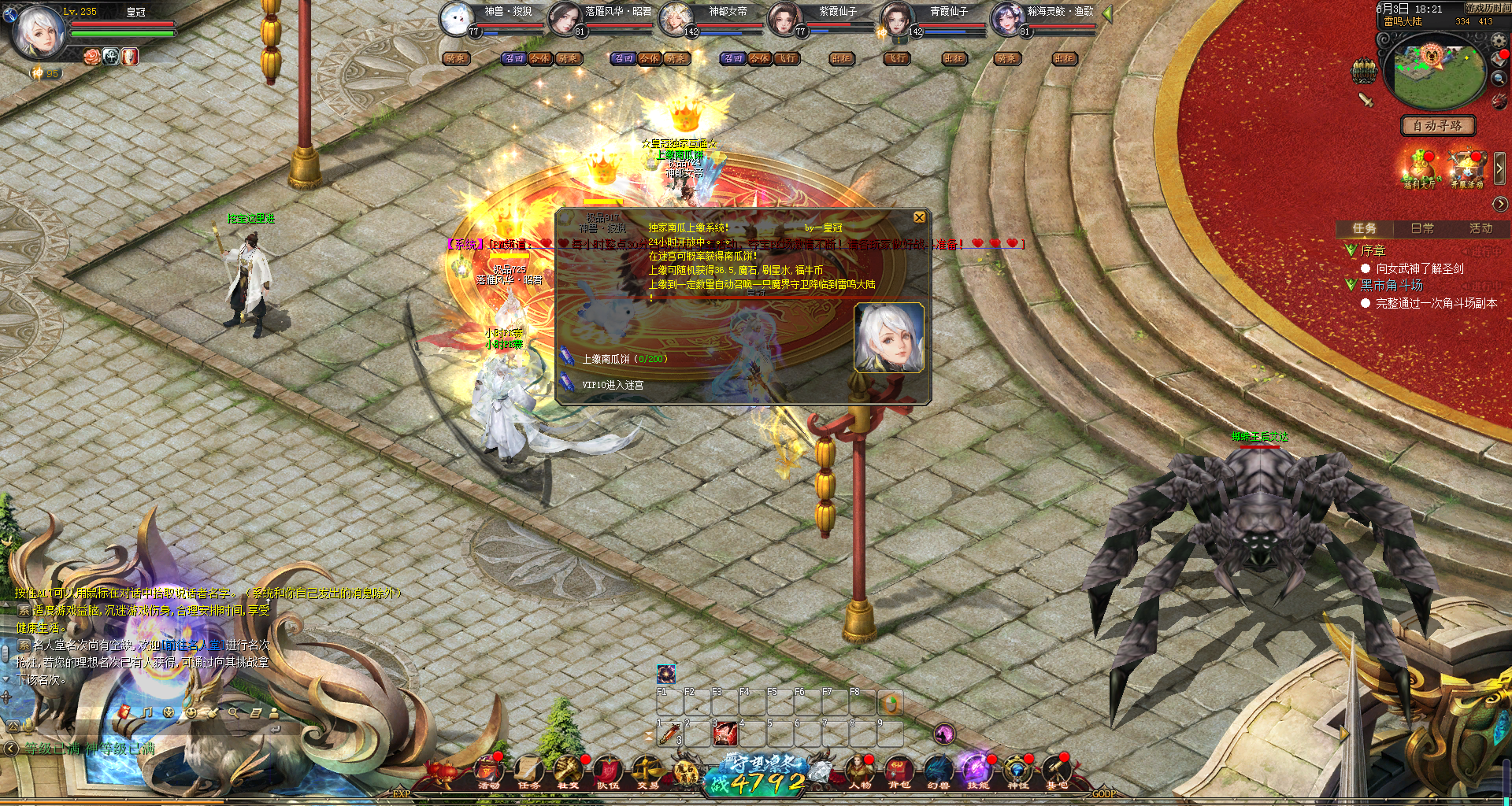Viewport: 1512px width, 806px height.
Task: Use the red skill in hotbar slot 3
Action: 724,734
